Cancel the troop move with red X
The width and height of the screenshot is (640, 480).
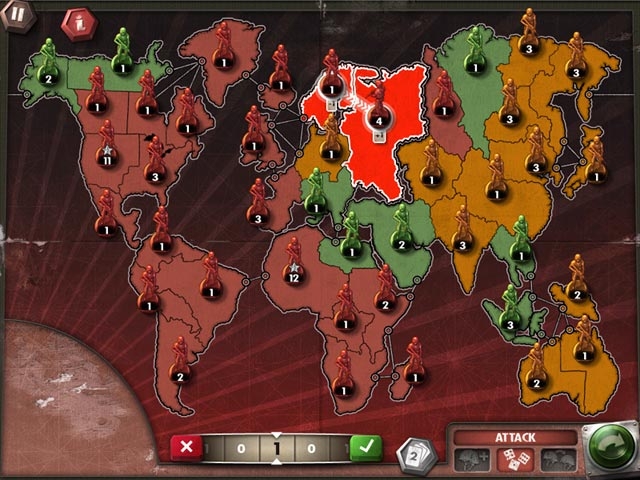pyautogui.click(x=187, y=448)
